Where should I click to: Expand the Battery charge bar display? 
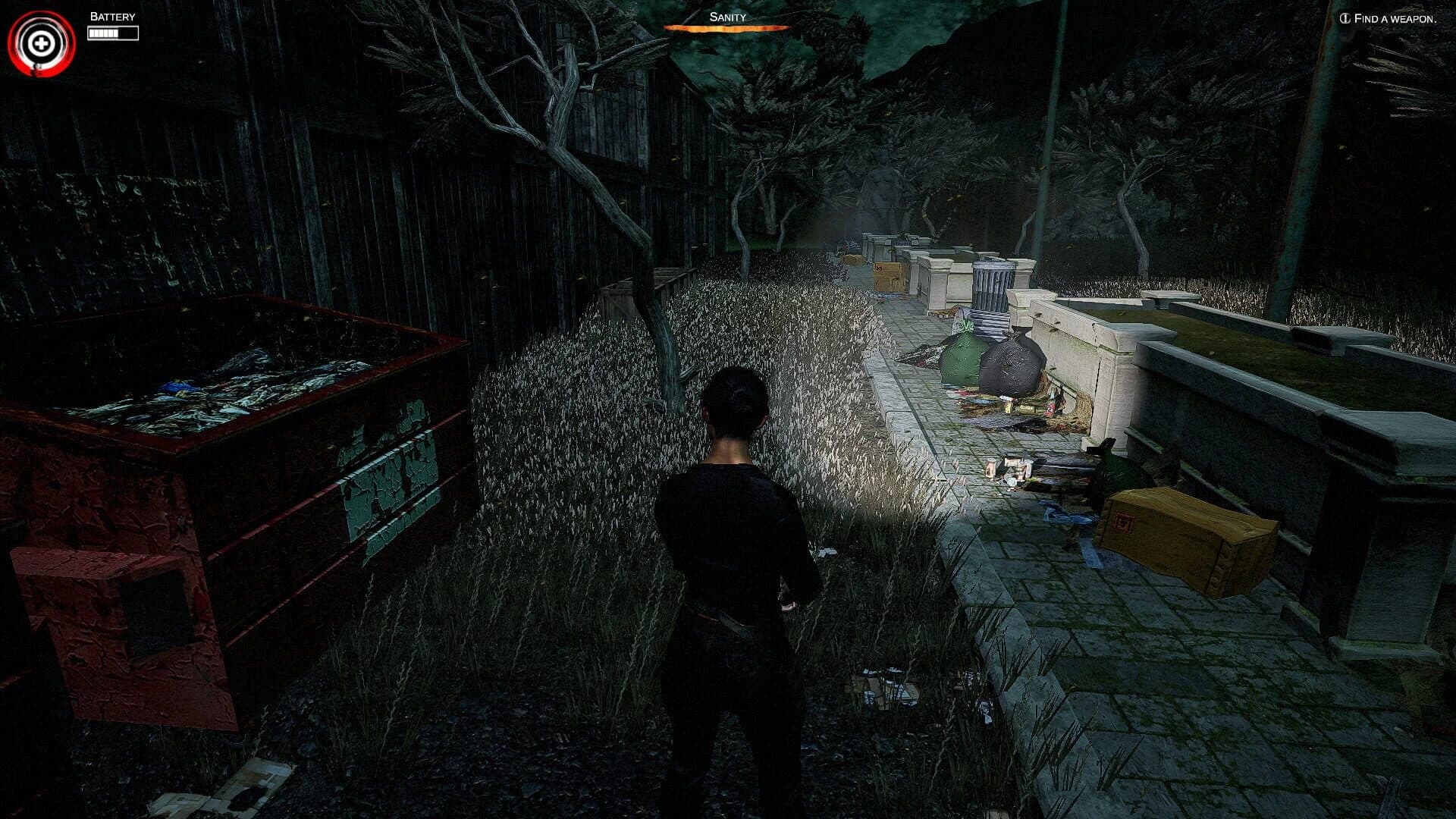pos(113,33)
